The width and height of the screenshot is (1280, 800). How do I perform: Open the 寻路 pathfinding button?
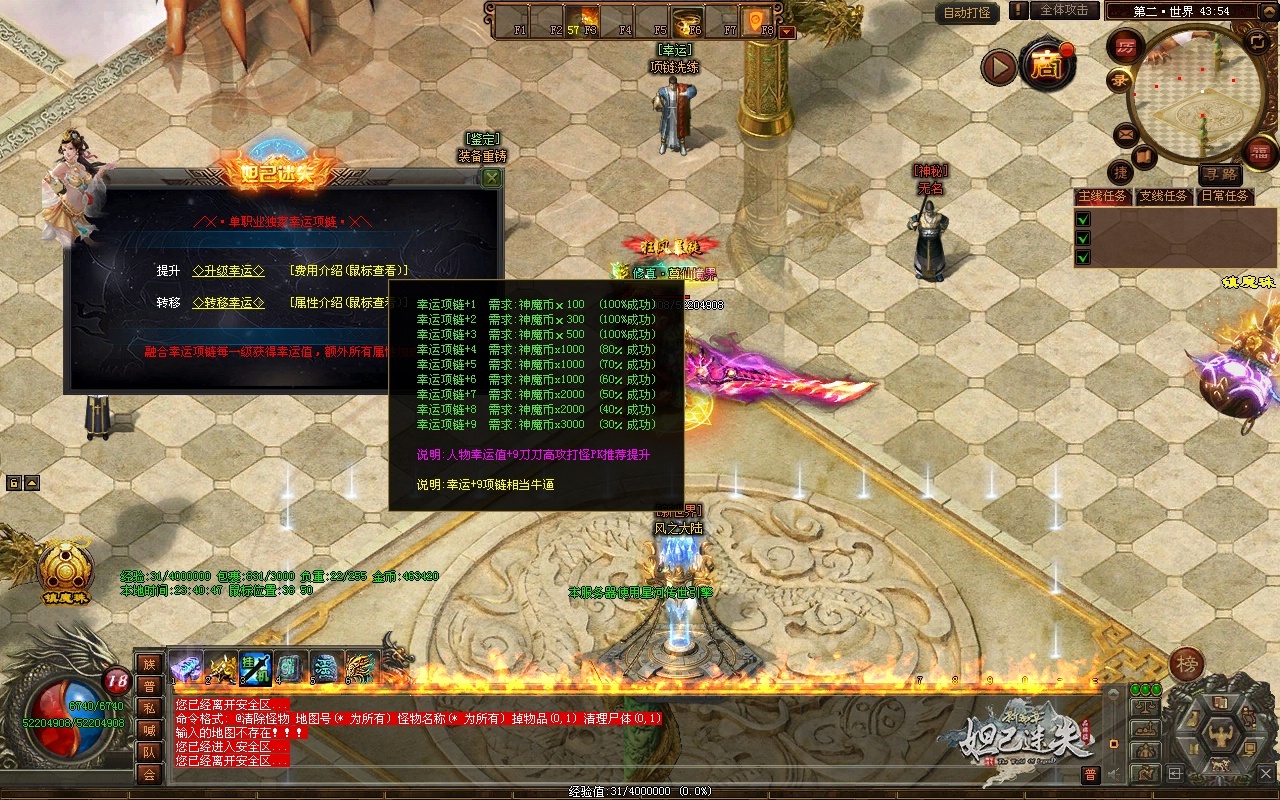pos(1218,174)
